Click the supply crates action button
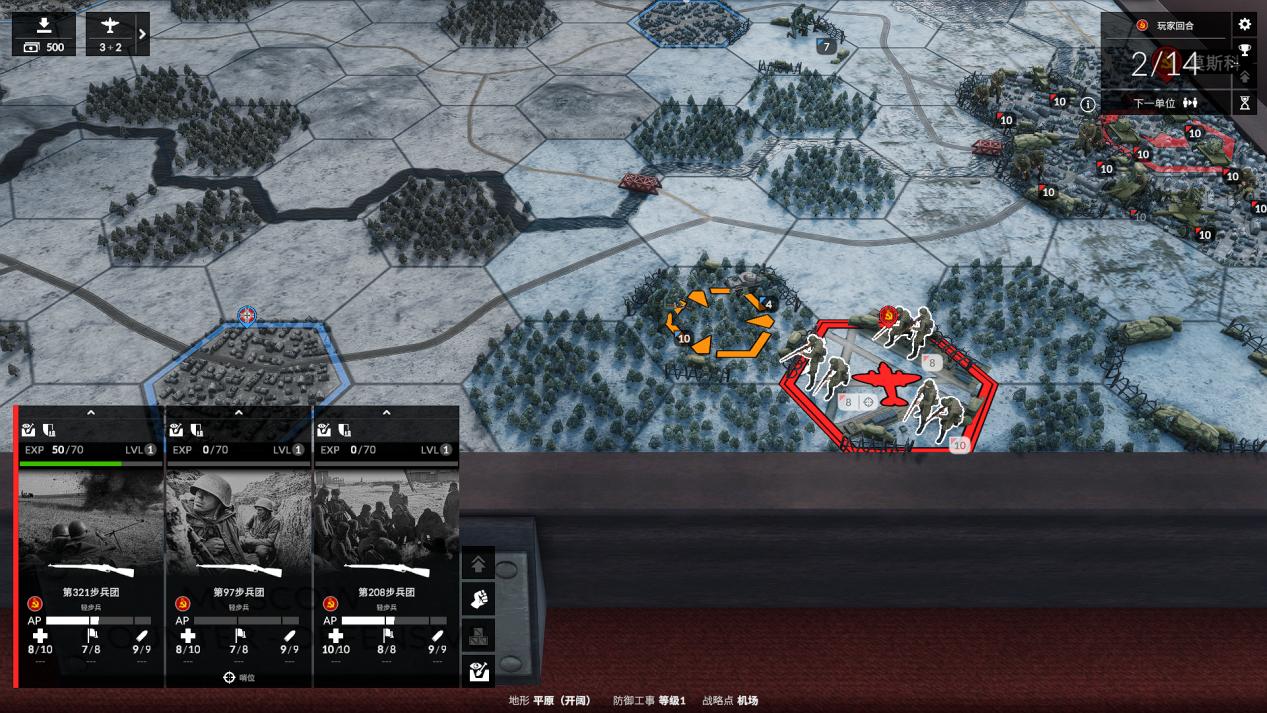 [479, 636]
